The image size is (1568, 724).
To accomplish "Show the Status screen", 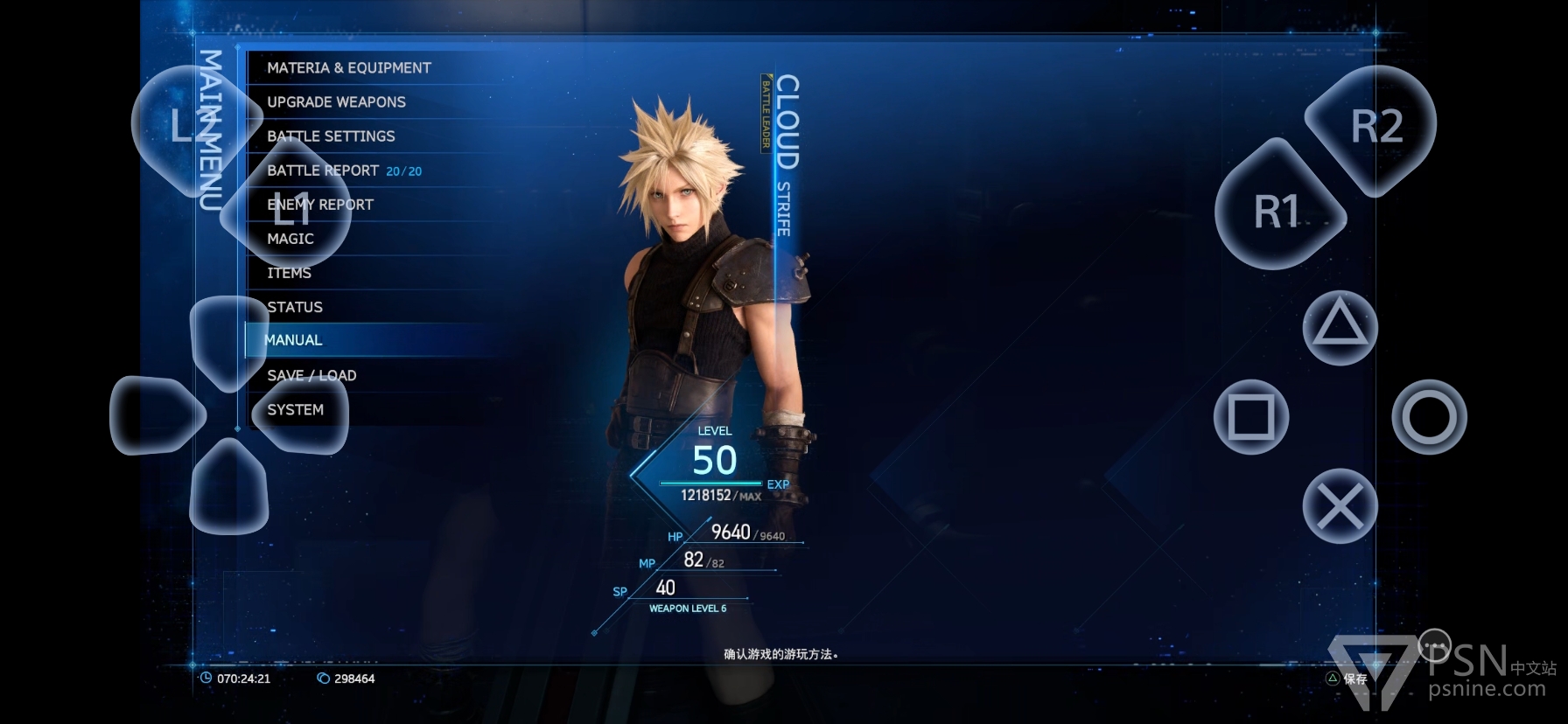I will point(295,308).
